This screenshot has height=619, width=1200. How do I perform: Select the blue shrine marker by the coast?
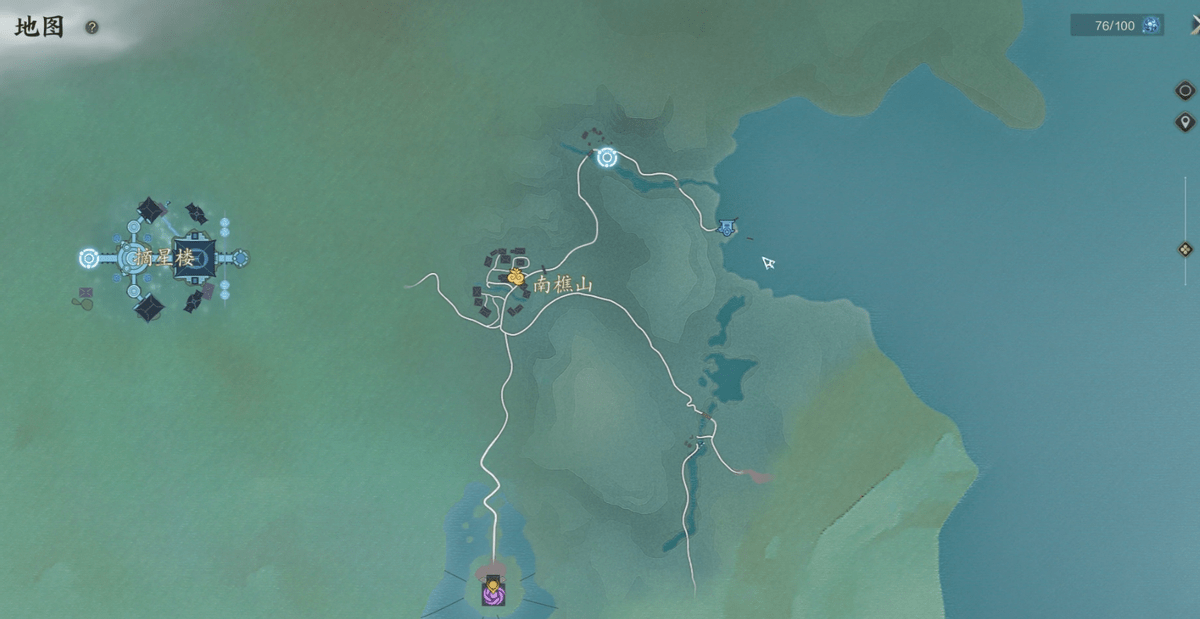click(727, 228)
